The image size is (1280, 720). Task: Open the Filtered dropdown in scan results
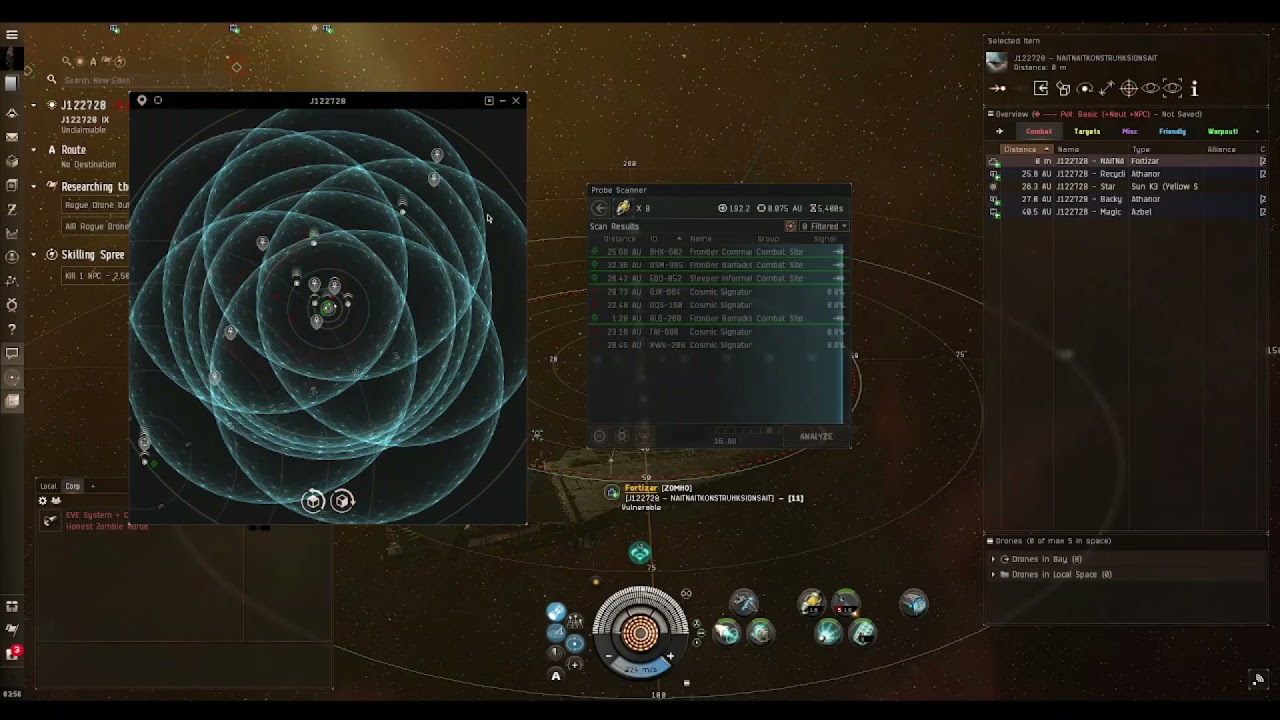point(824,226)
